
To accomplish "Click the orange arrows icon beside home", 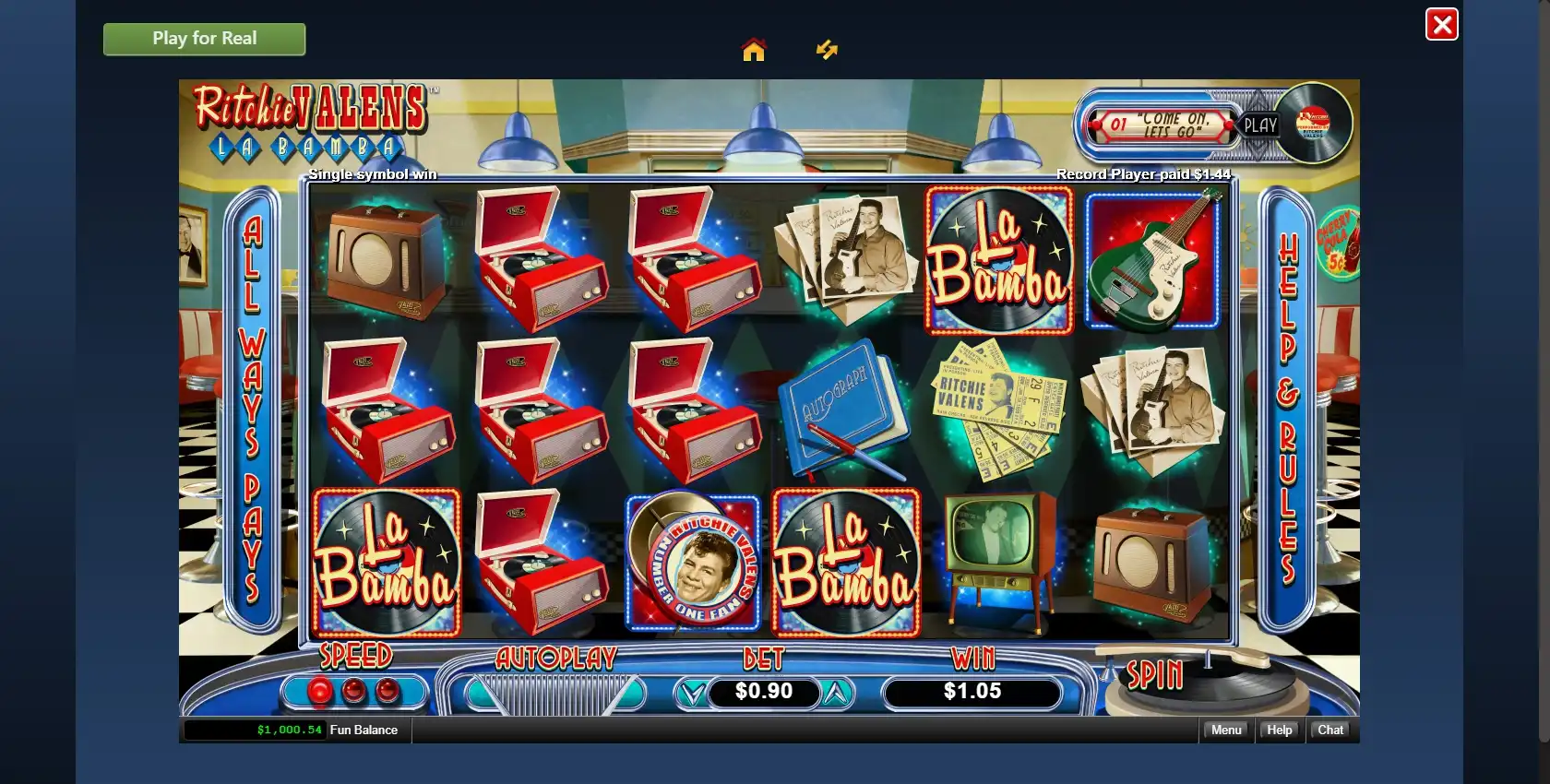I will tap(827, 50).
